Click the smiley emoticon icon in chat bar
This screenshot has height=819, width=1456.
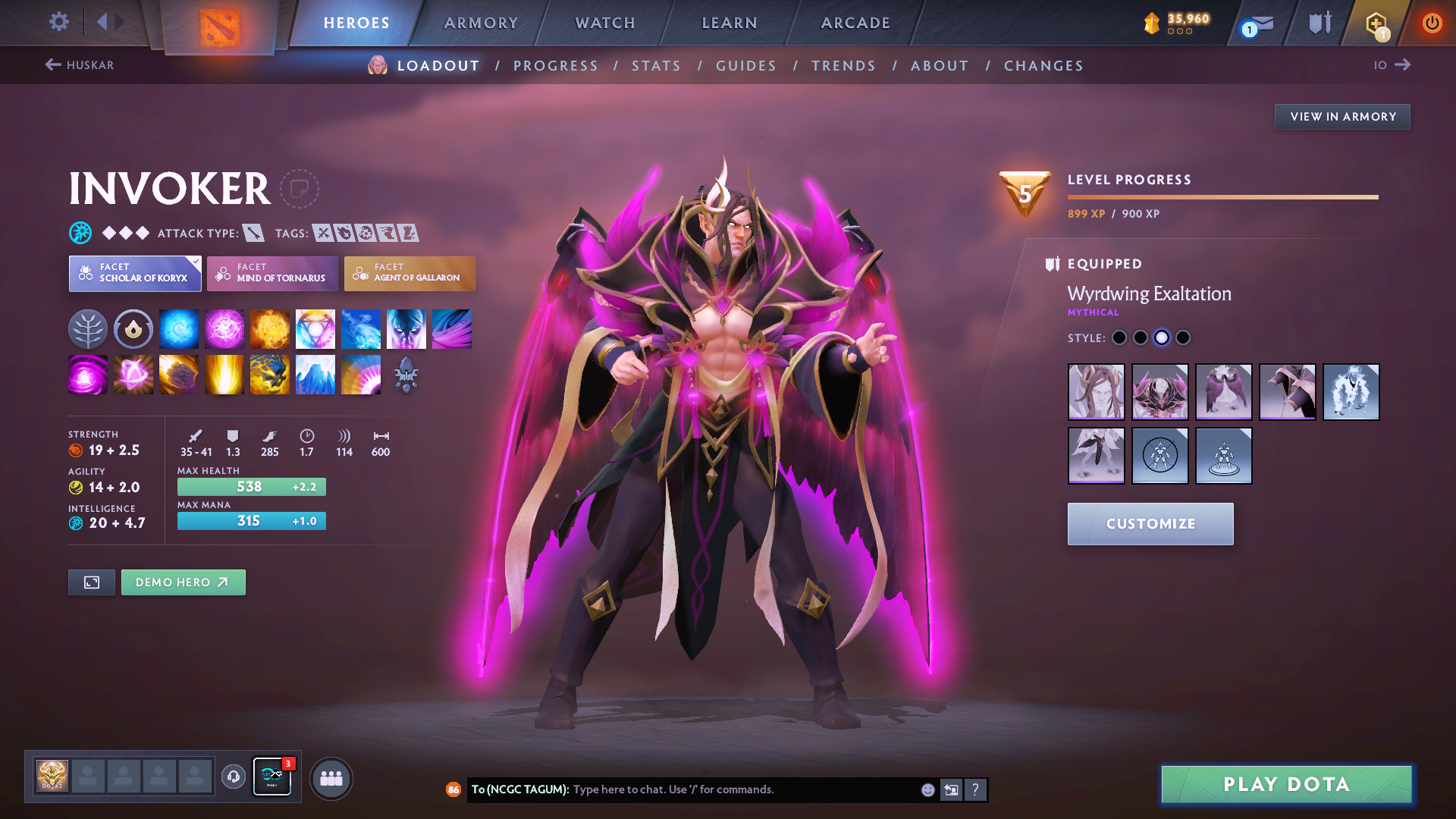pyautogui.click(x=927, y=789)
